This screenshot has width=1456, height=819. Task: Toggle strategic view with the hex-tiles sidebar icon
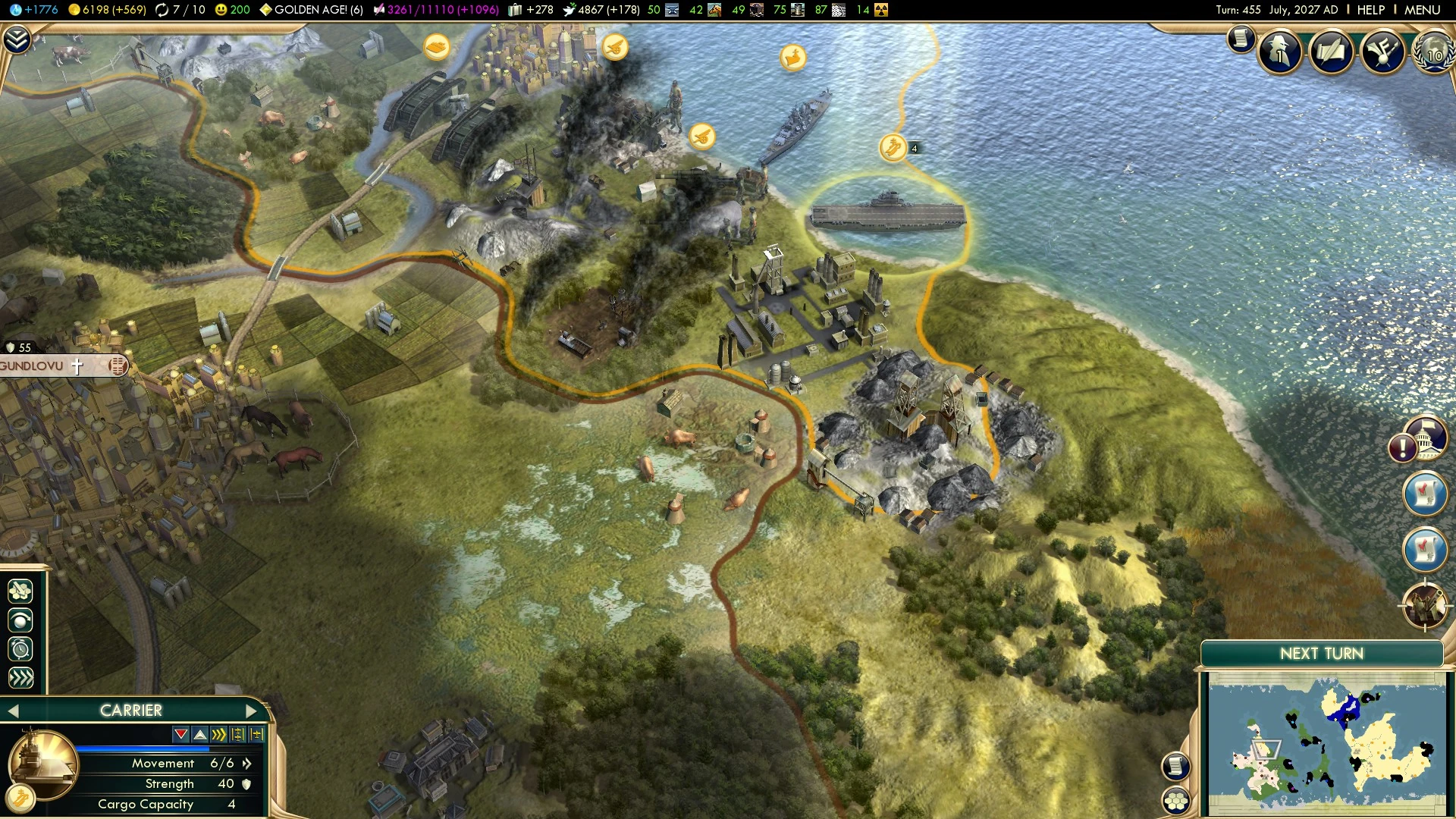20,592
